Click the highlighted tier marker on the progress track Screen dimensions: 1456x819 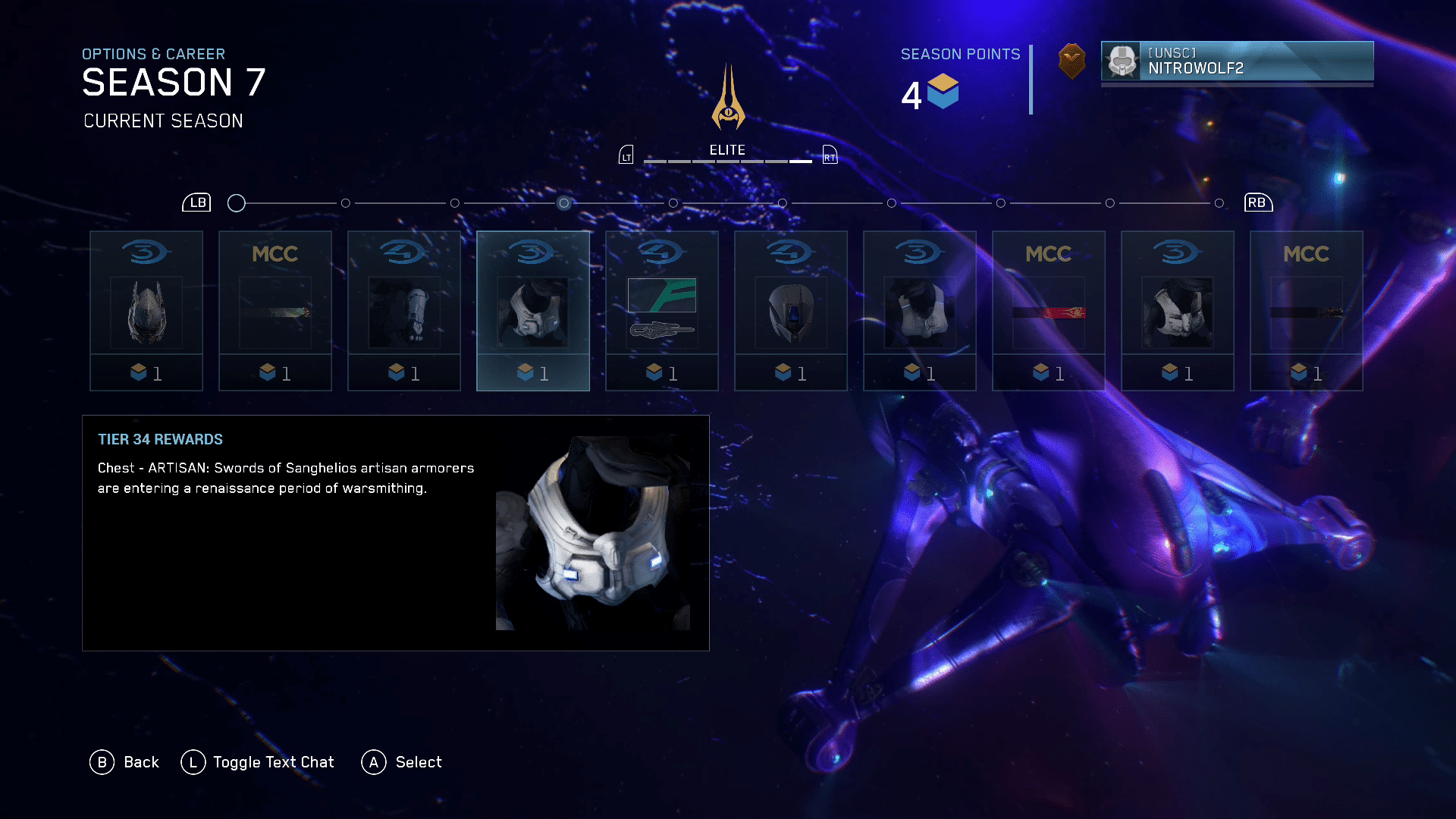coord(563,203)
